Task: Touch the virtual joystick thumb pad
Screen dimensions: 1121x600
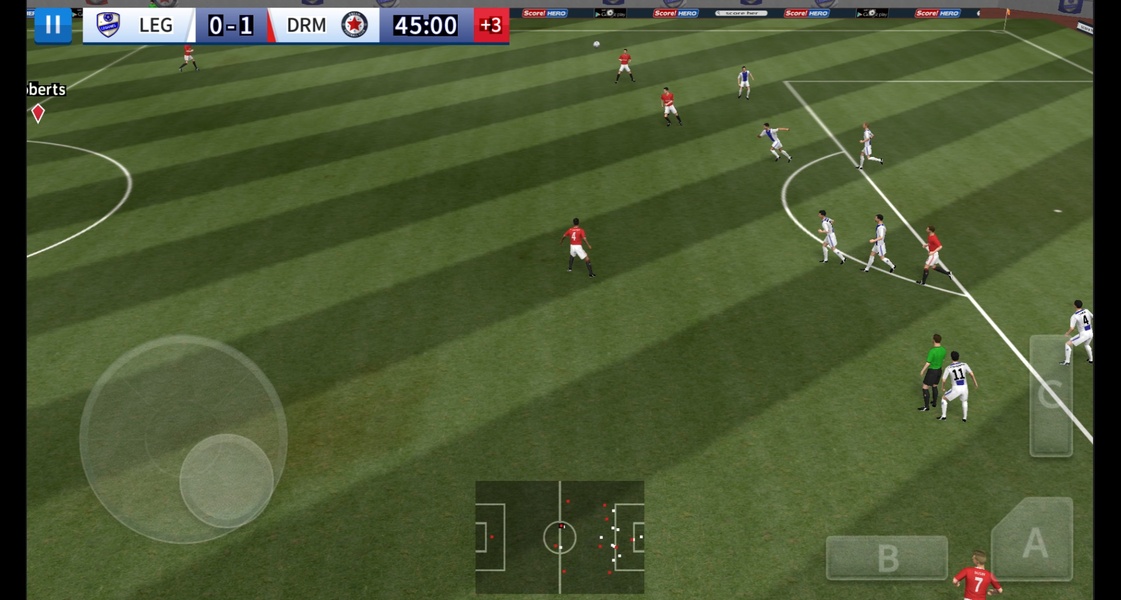Action: [227, 480]
